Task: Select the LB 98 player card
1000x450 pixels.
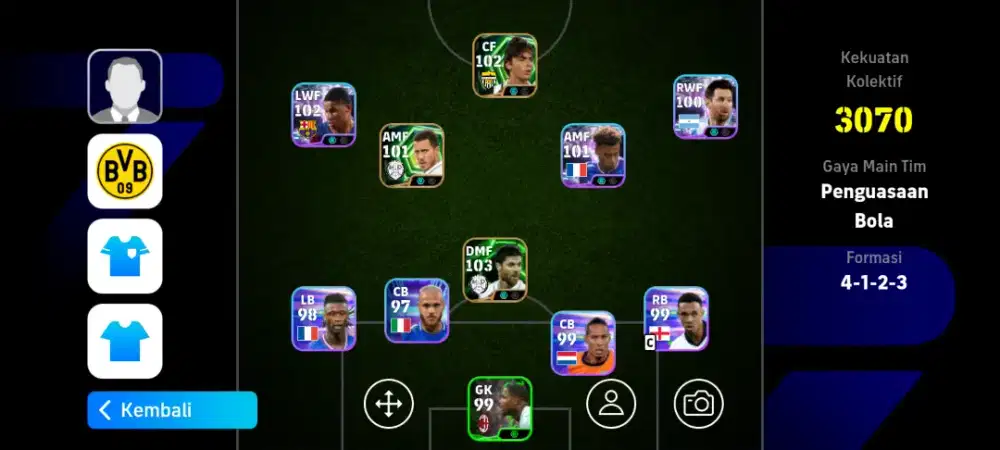Action: [x=324, y=319]
